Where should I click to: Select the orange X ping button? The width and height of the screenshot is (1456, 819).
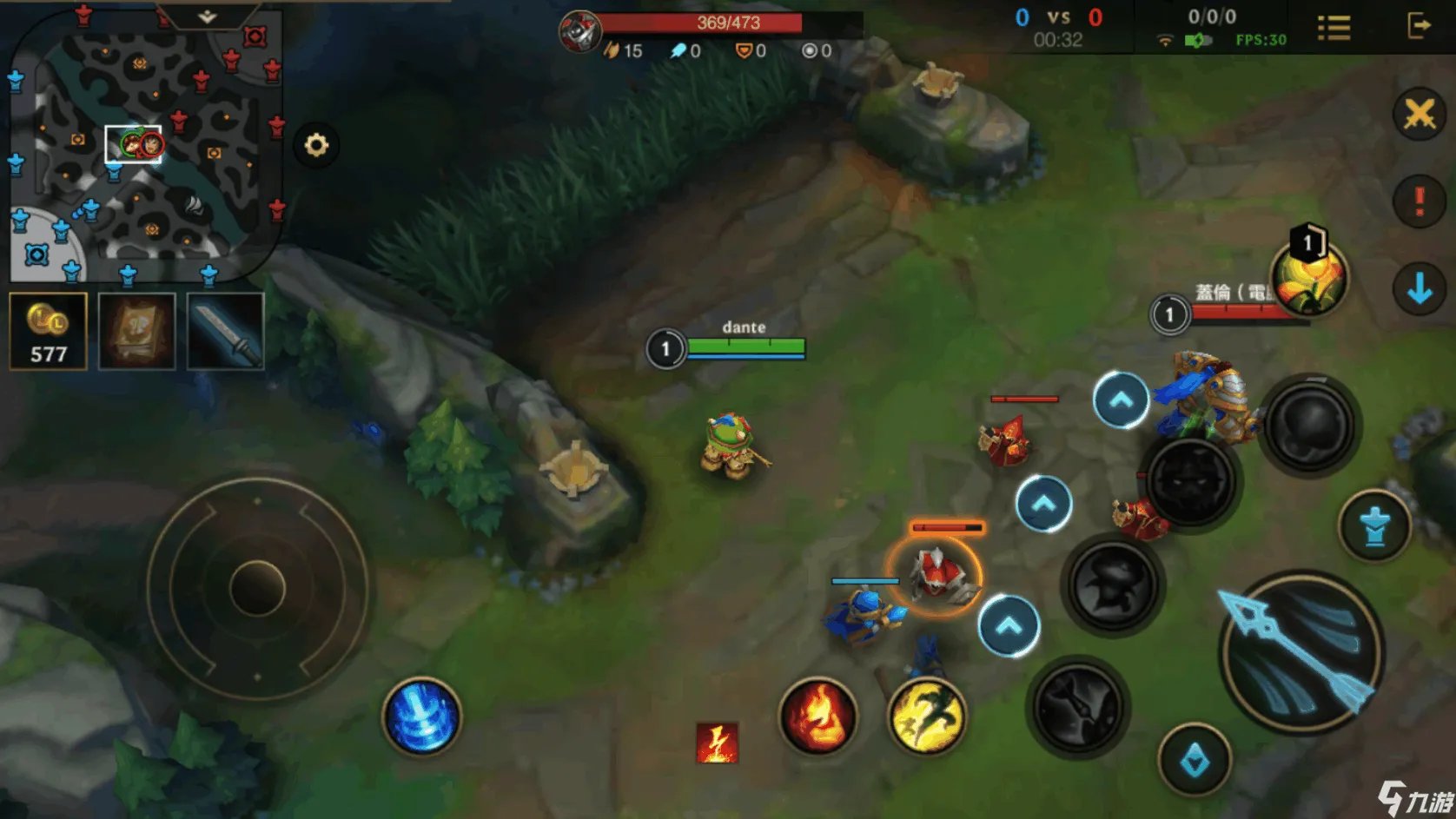point(1420,114)
